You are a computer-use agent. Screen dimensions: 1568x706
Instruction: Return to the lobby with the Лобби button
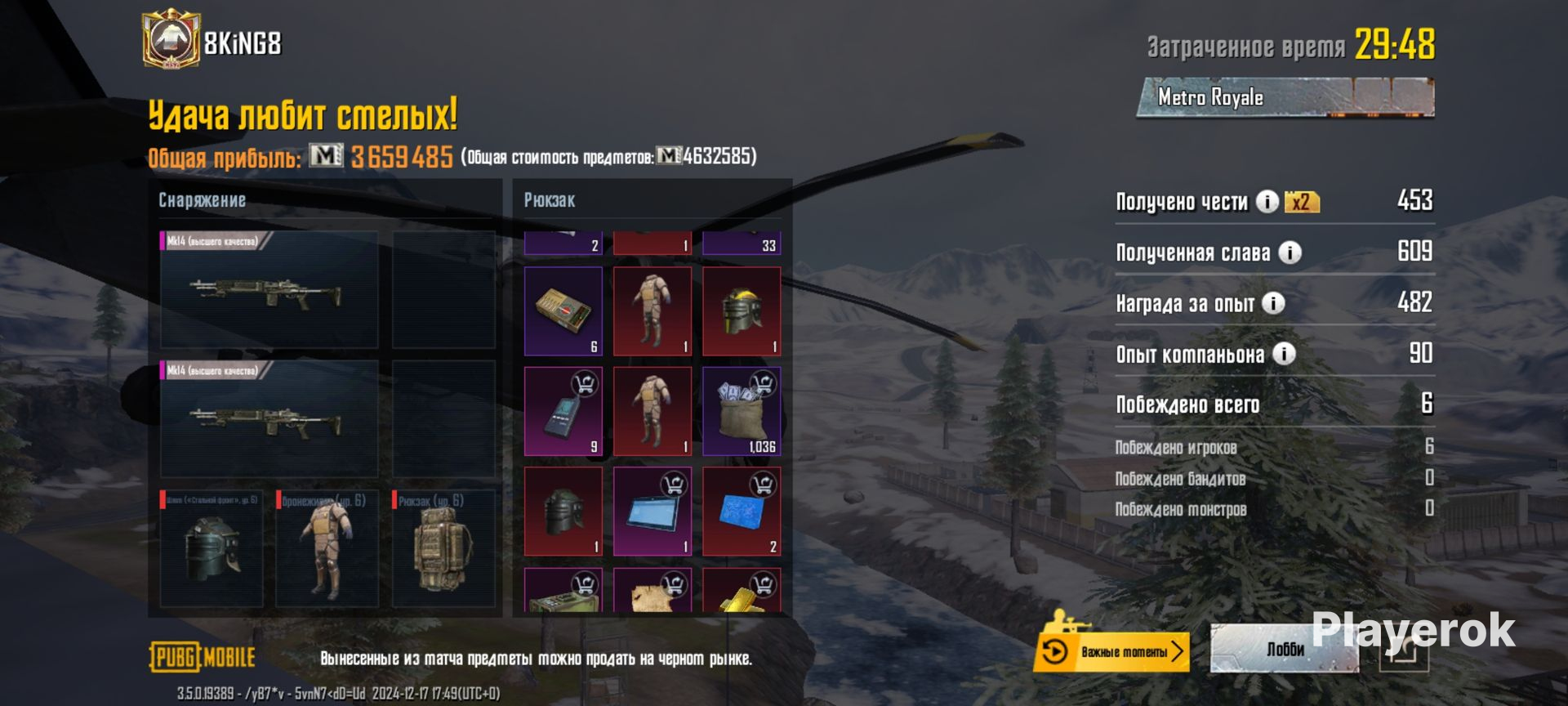1284,650
